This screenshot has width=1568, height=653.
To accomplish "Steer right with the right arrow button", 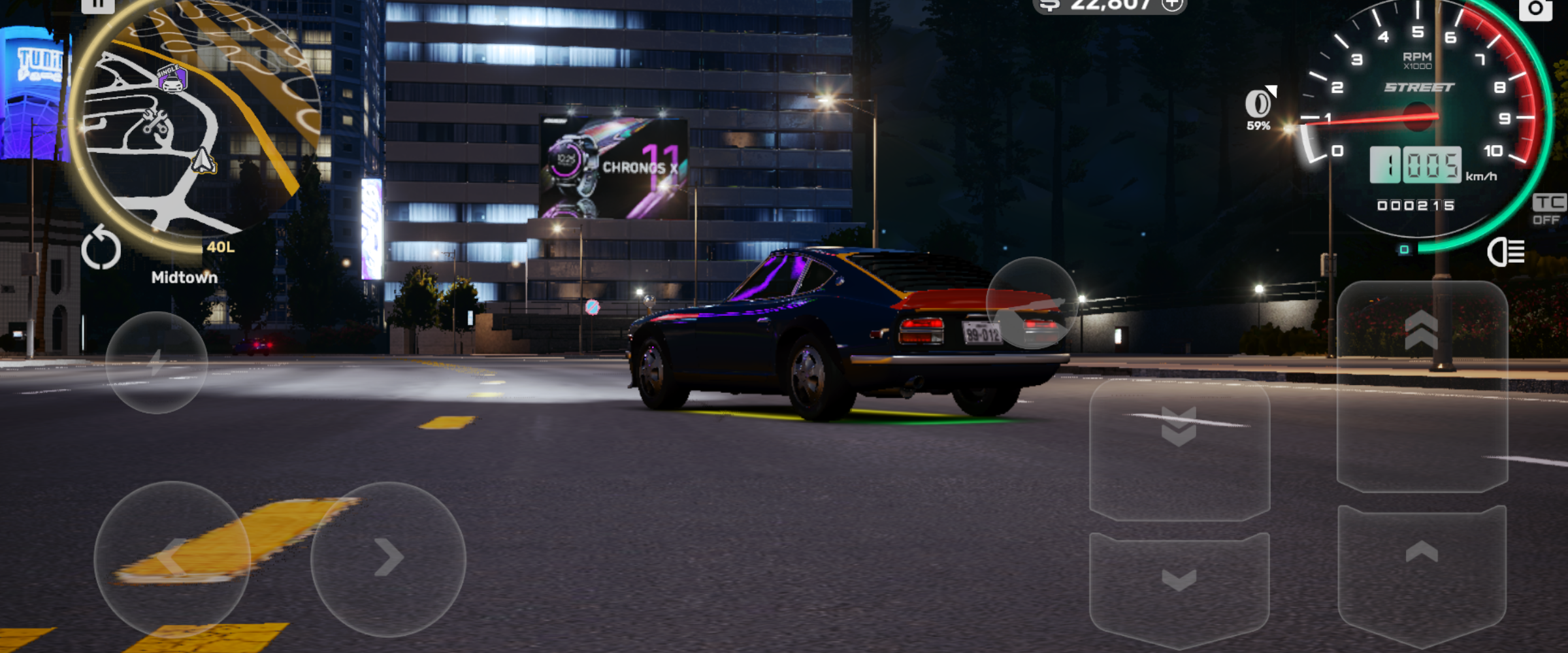I will click(x=388, y=559).
